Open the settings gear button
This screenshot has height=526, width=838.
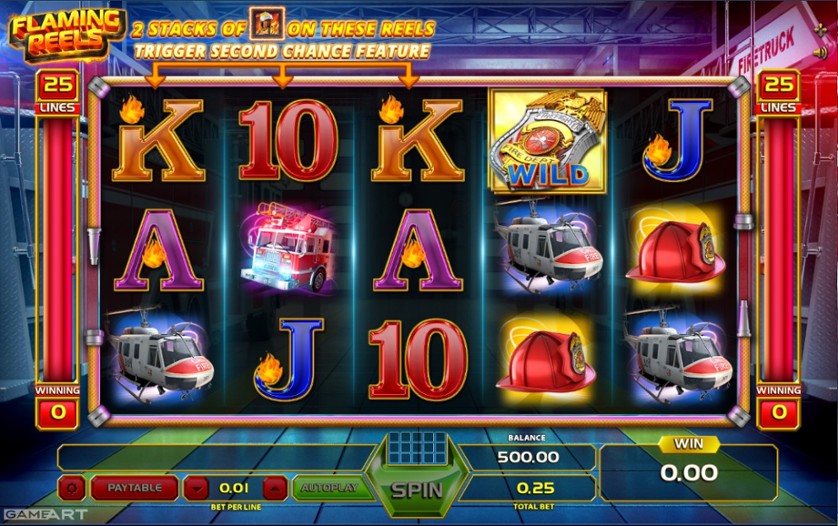pos(72,488)
